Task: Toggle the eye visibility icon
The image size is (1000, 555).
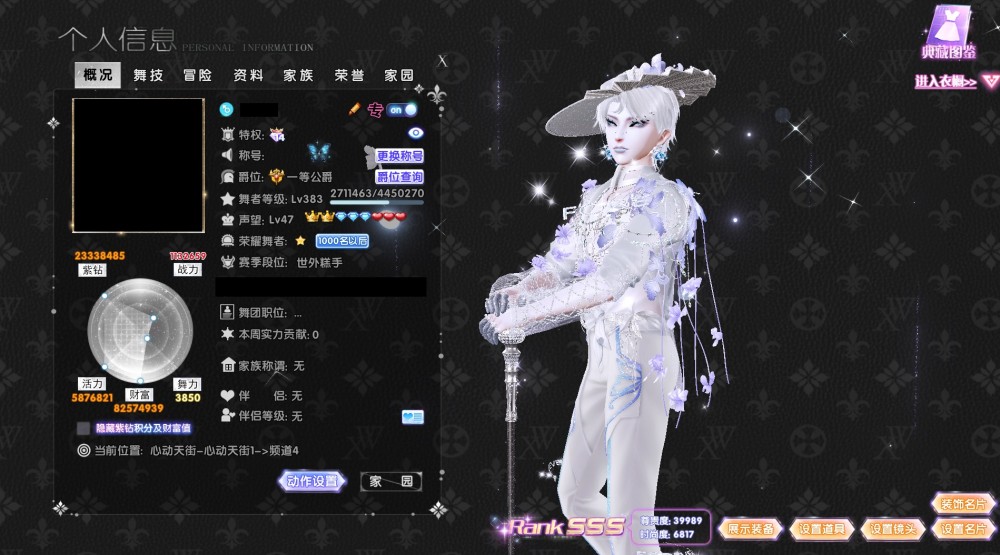Action: coord(416,133)
